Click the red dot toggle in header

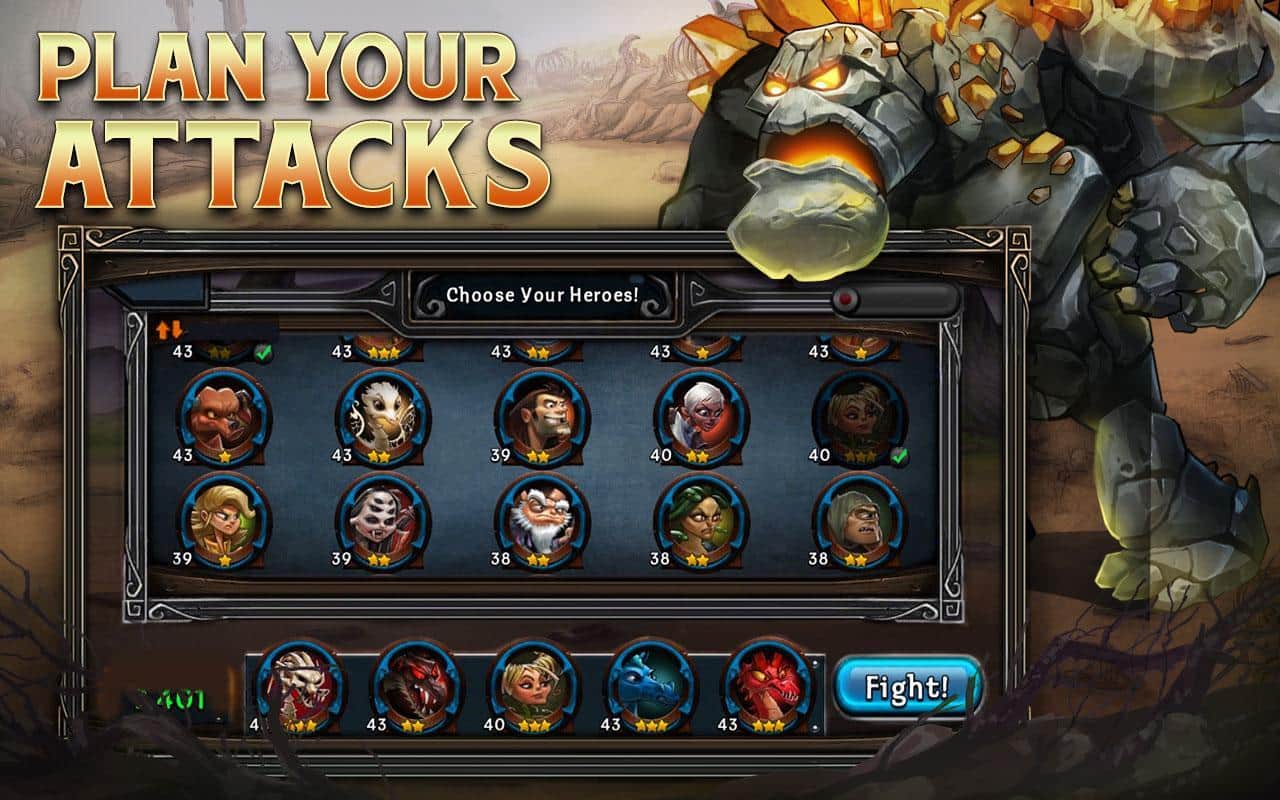coord(847,299)
